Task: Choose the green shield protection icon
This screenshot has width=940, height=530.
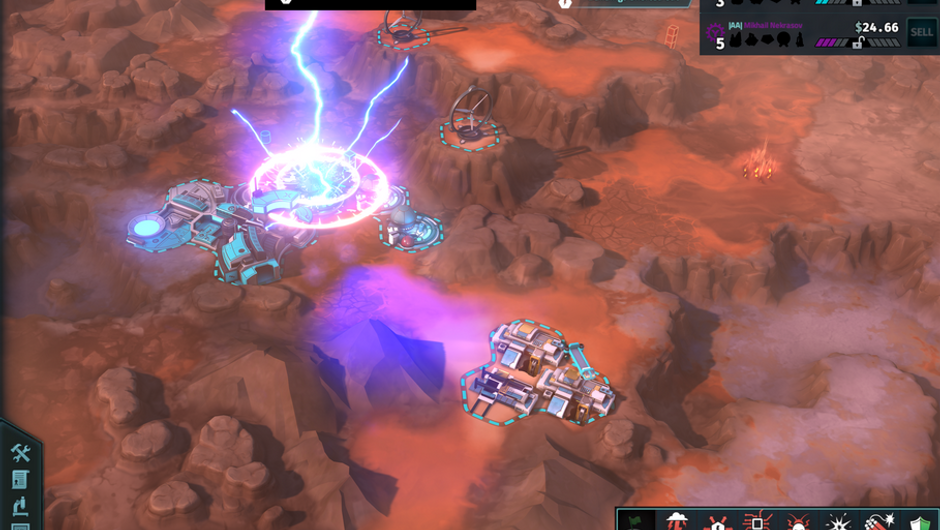Action: tap(917, 521)
